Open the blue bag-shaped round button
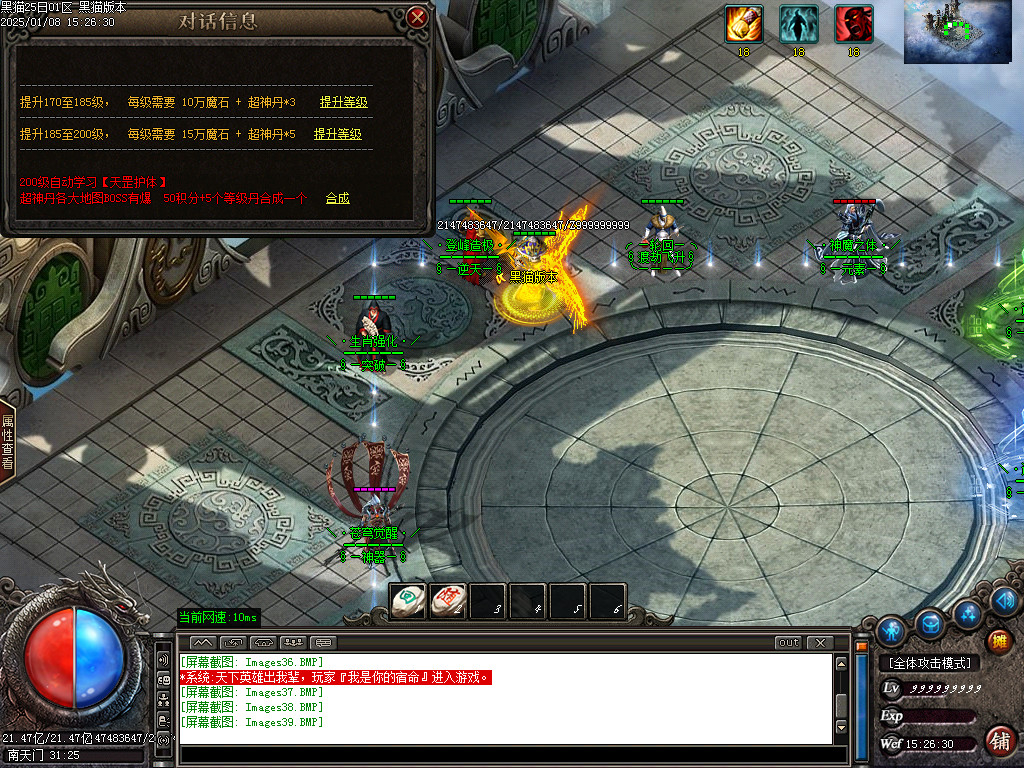Screen dimensions: 1024x768 point(931,622)
